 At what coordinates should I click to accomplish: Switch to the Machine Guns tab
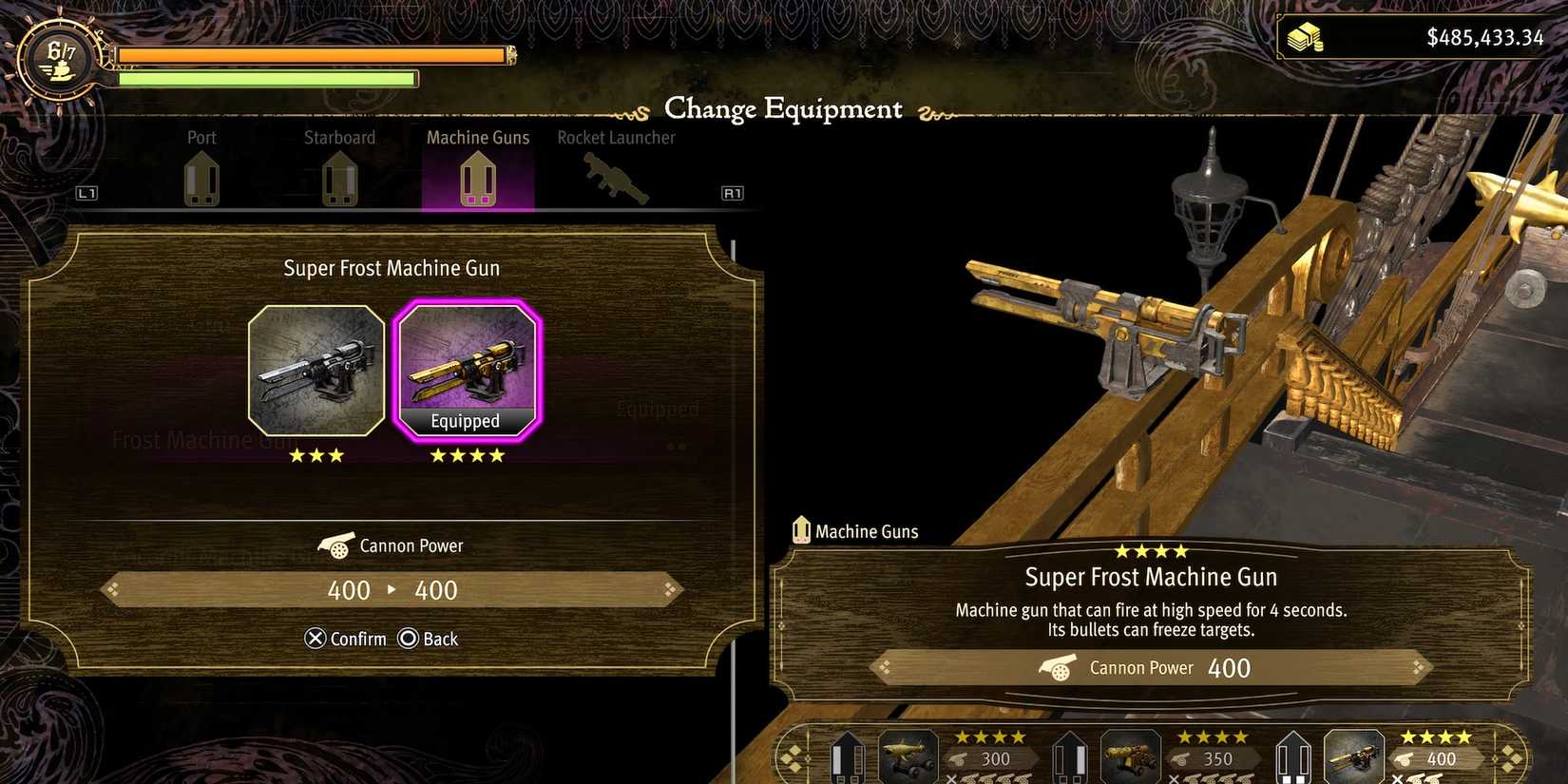point(477,137)
